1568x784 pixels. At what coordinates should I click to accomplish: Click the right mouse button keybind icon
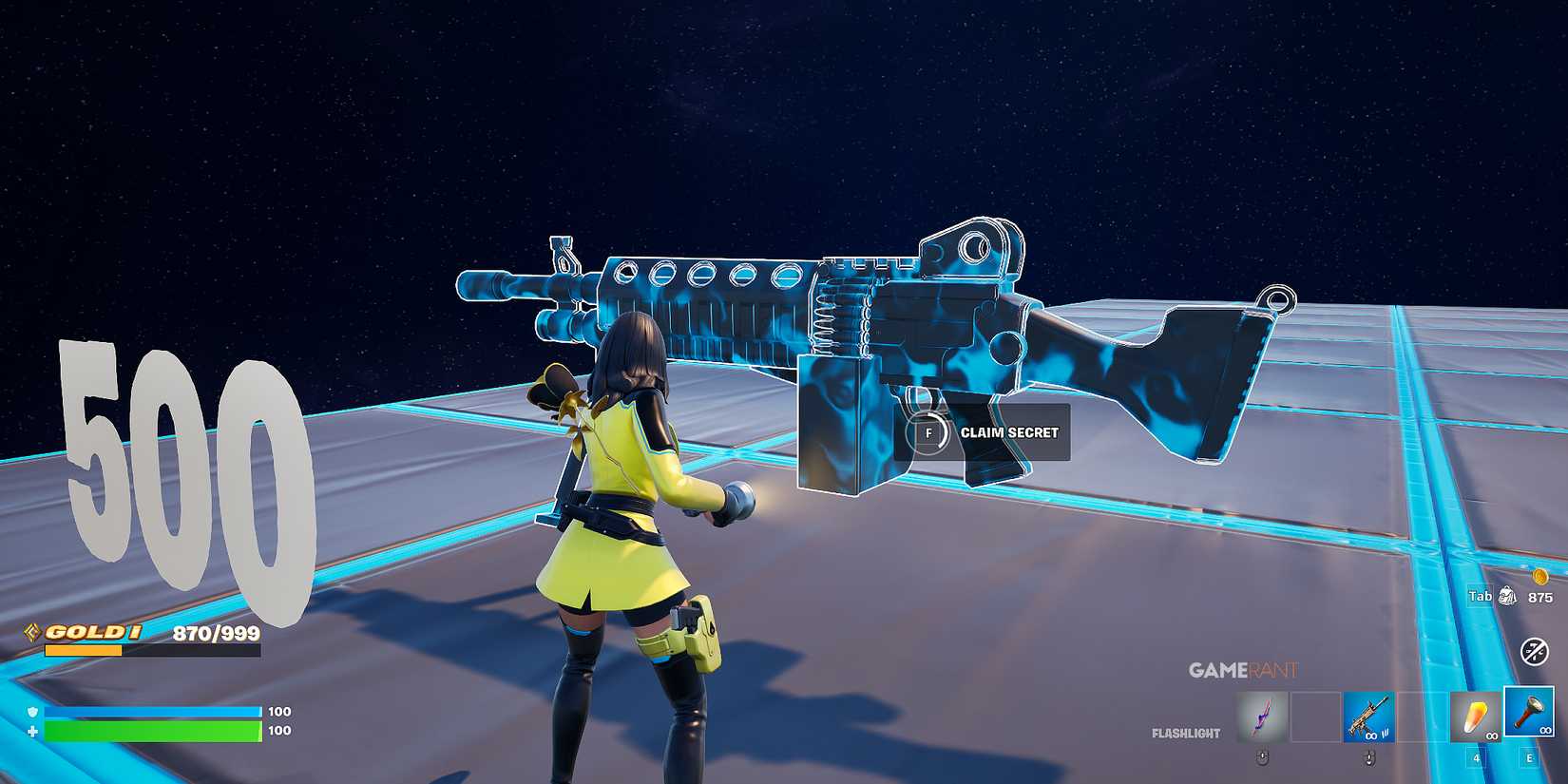(1369, 758)
